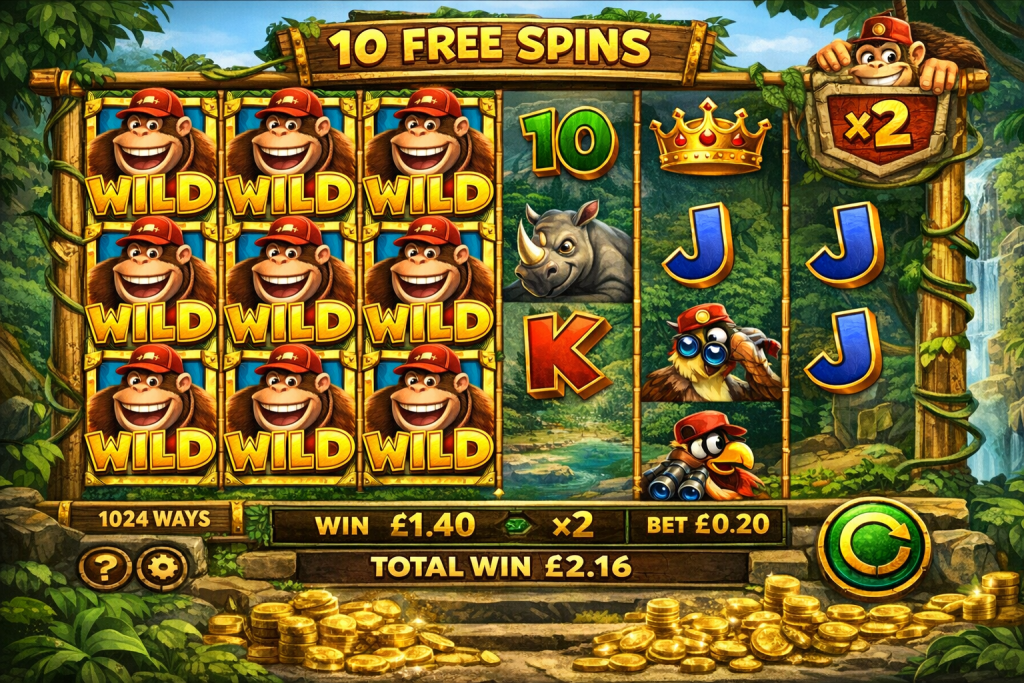Spin the reels with the green button
Screen dimensions: 1024x683
pyautogui.click(x=873, y=547)
